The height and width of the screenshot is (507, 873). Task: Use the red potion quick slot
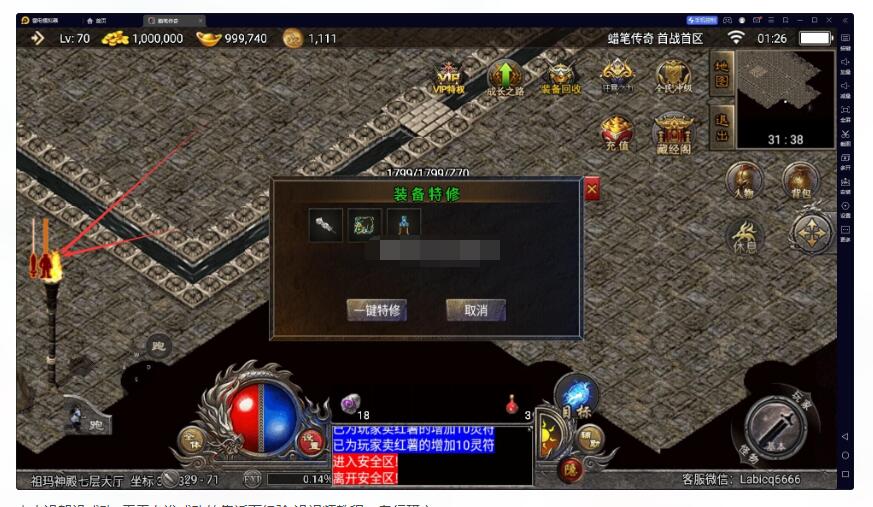click(x=513, y=405)
